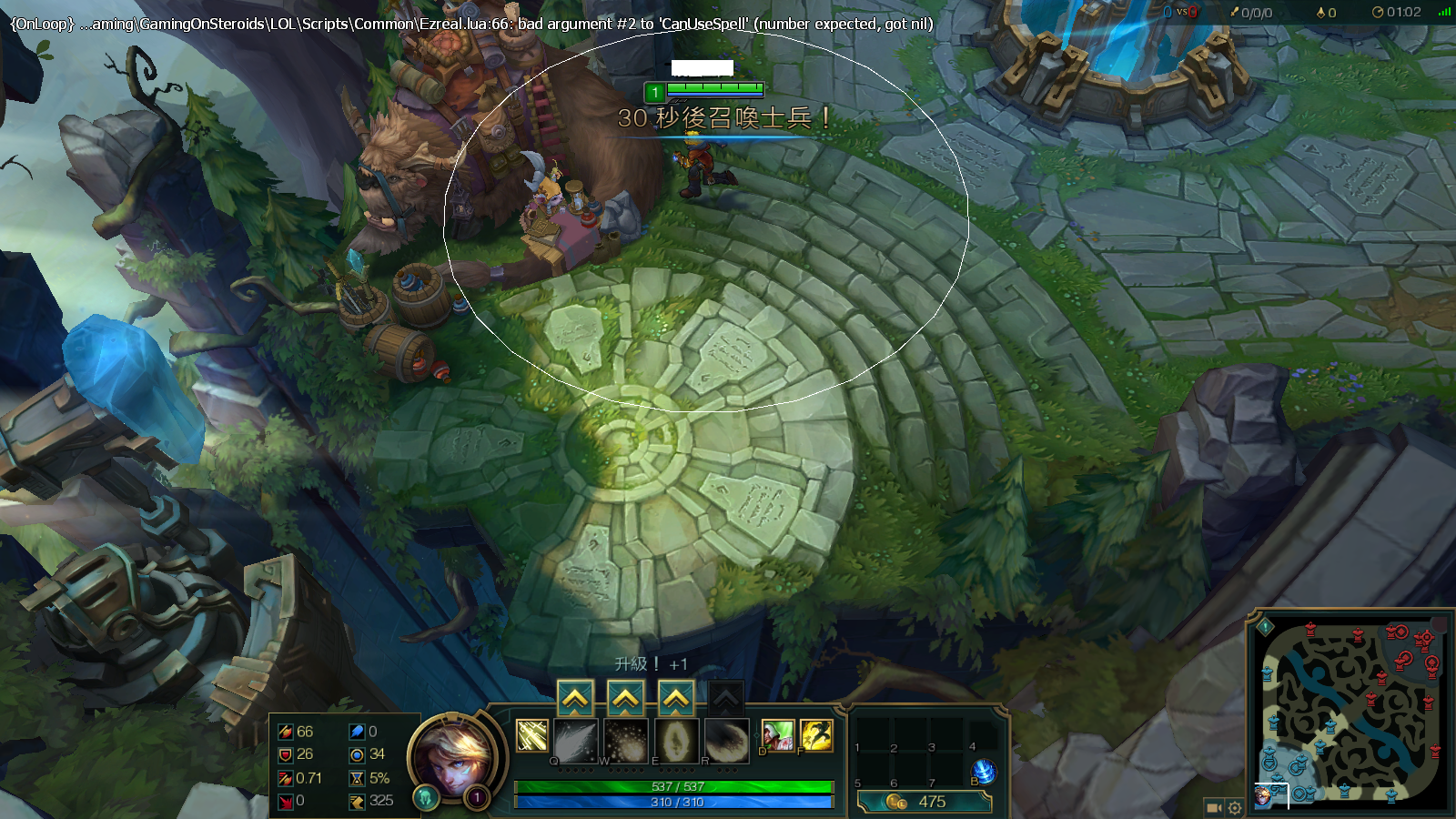Click the minimap alert ping diamond

tap(1265, 626)
